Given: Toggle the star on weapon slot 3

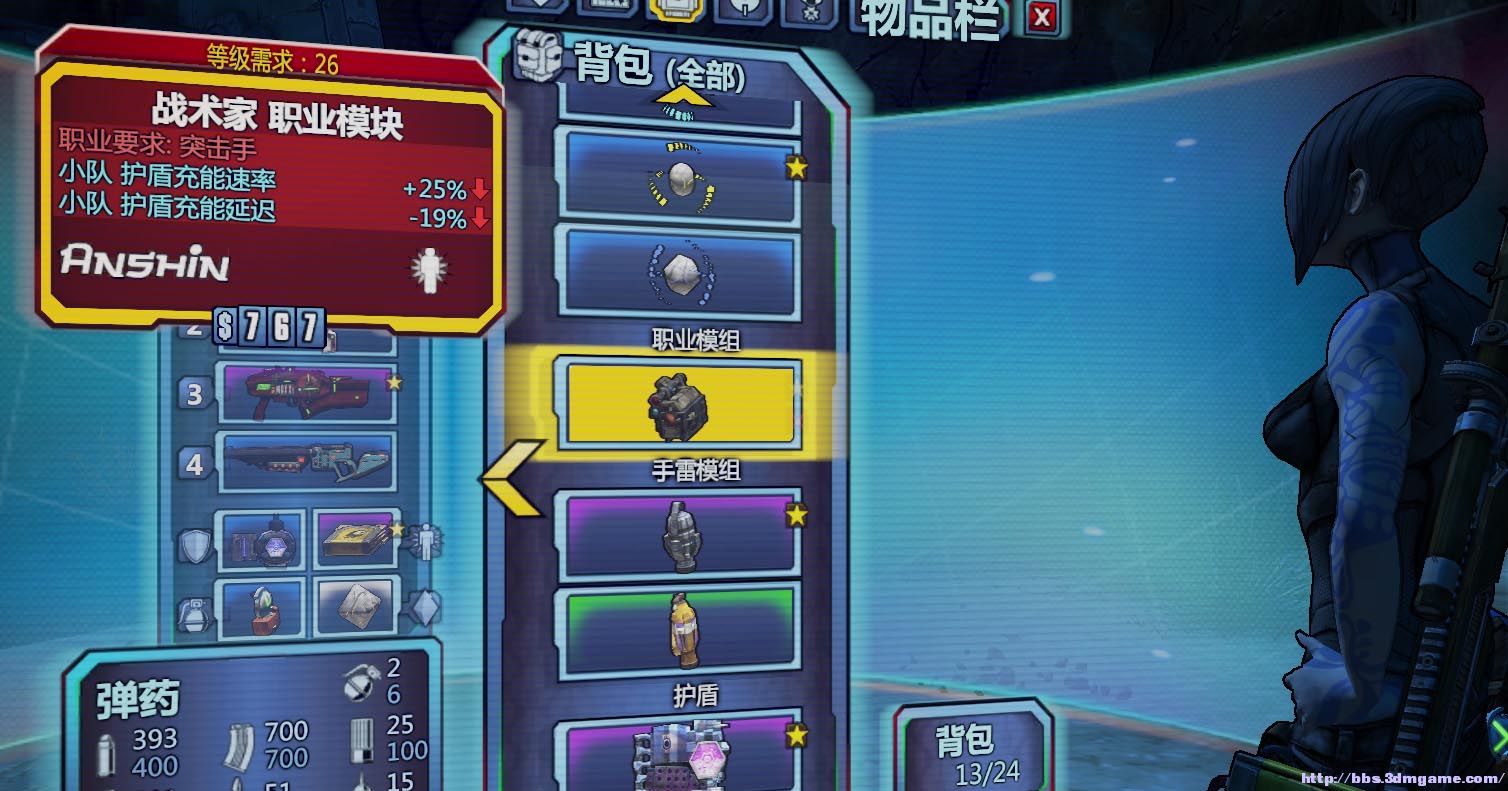Looking at the screenshot, I should pyautogui.click(x=395, y=383).
